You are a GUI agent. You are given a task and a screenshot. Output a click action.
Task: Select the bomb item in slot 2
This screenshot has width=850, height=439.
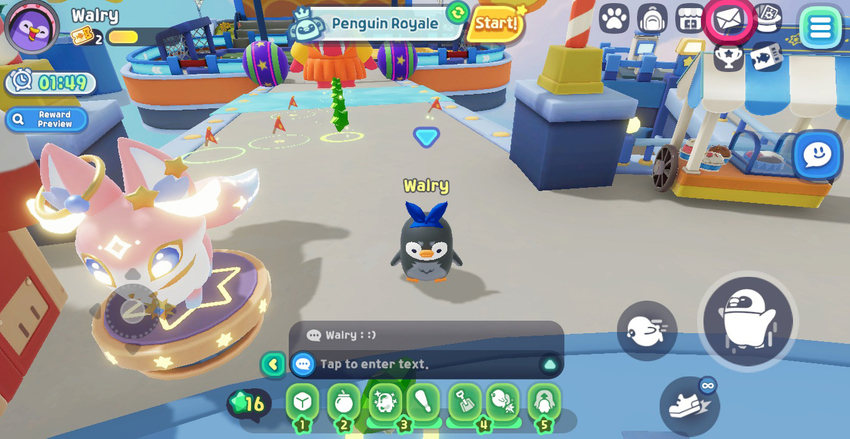point(344,402)
